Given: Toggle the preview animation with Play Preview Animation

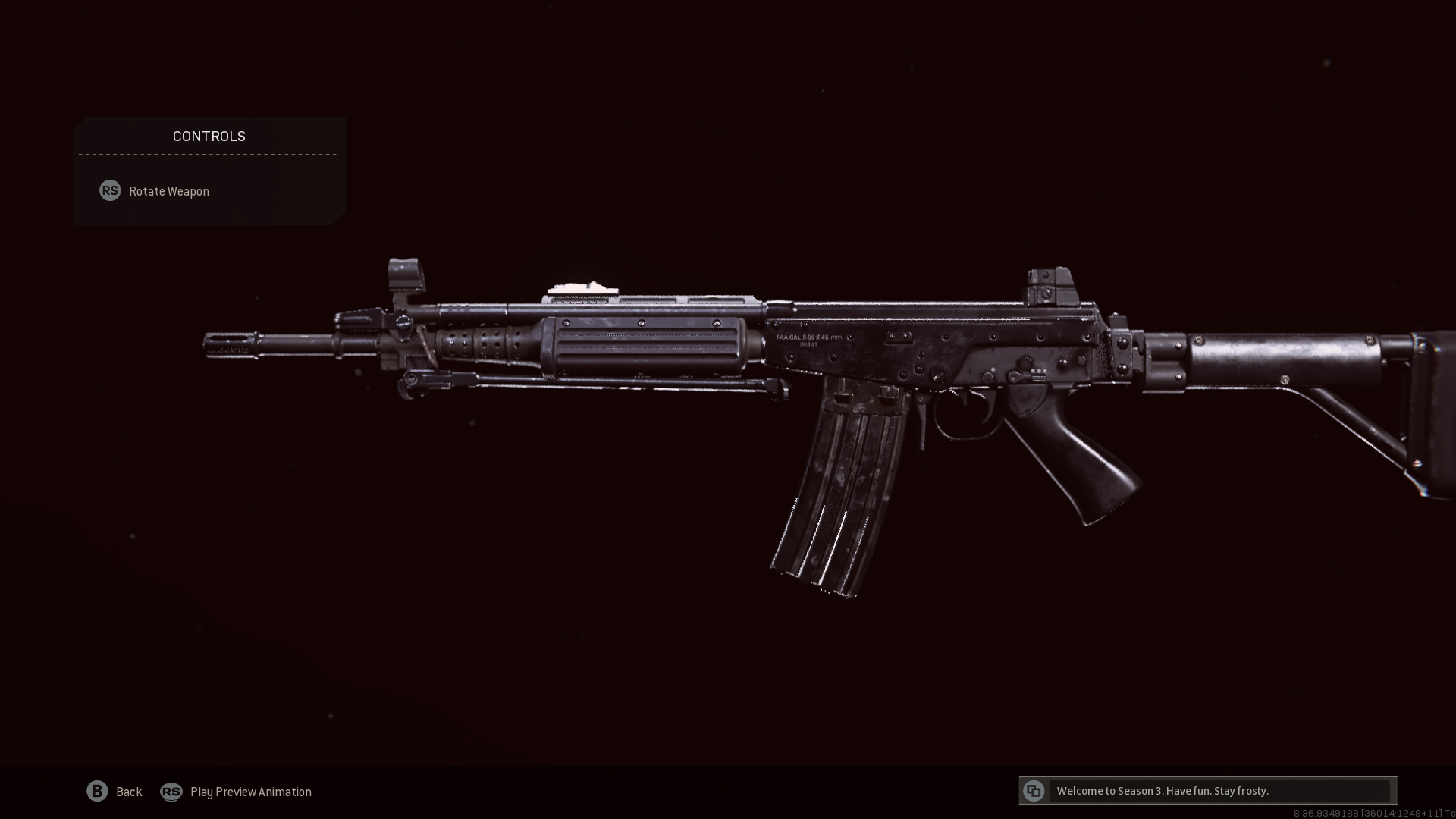Looking at the screenshot, I should pos(250,792).
